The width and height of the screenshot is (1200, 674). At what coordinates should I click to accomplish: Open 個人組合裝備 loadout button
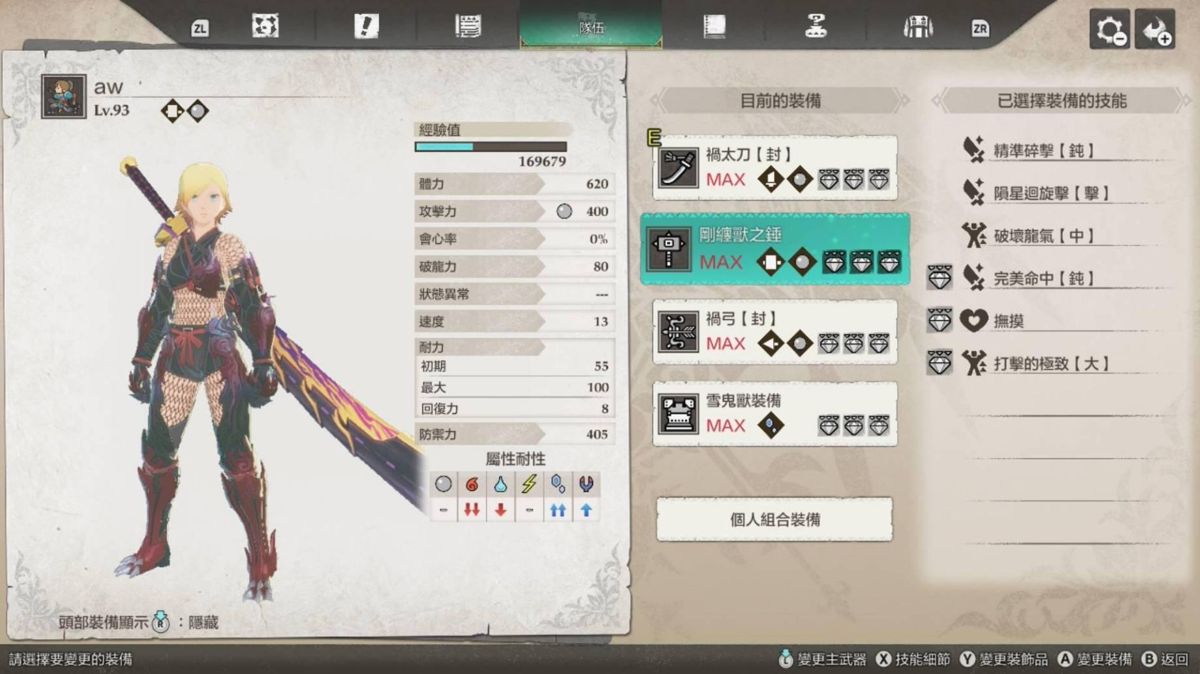coord(775,519)
